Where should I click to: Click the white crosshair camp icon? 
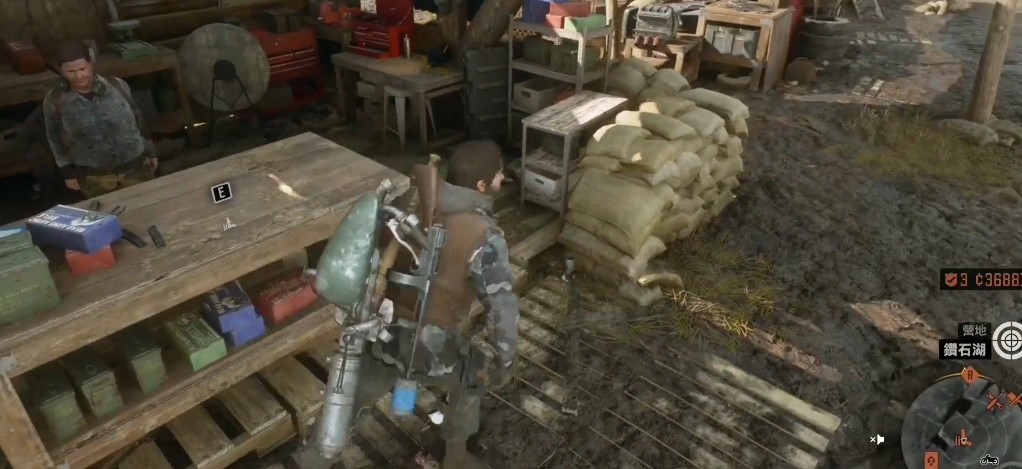pyautogui.click(x=1006, y=340)
